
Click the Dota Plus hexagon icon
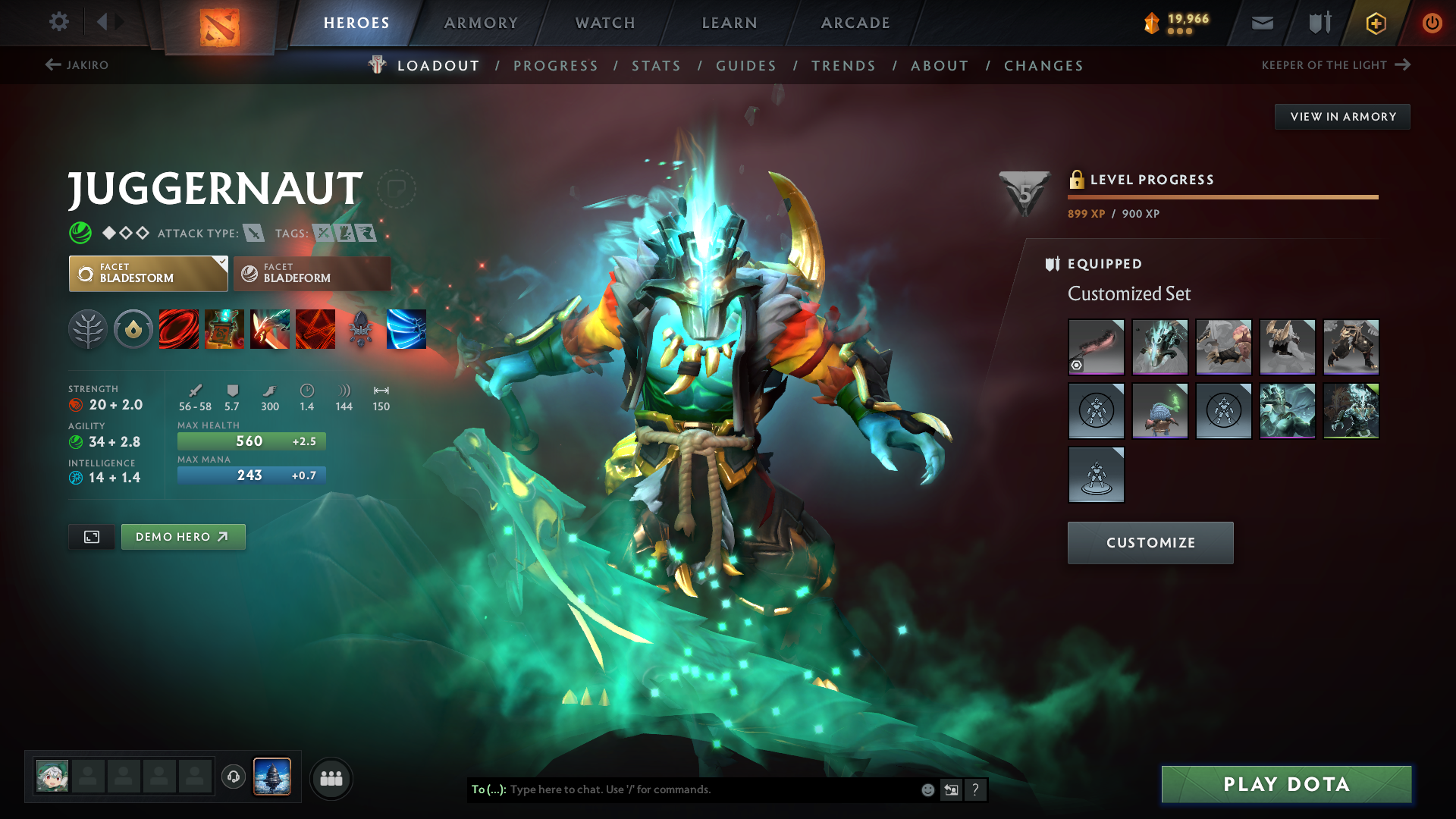(1375, 23)
